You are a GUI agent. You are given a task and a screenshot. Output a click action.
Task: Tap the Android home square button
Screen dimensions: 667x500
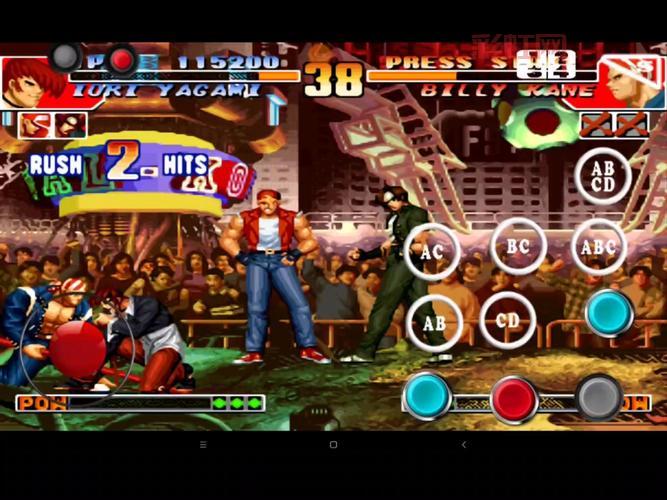333,444
